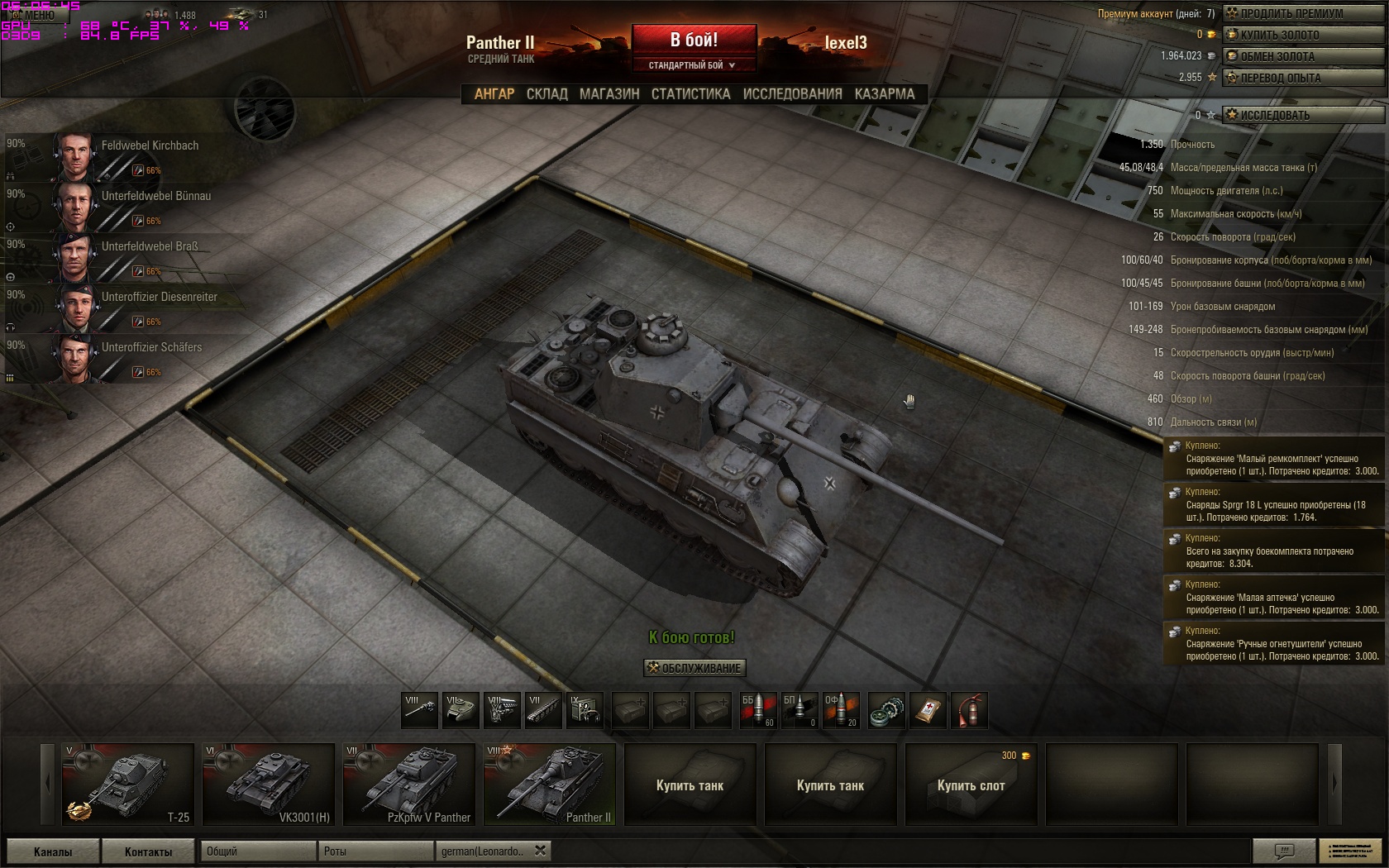Image resolution: width=1389 pixels, height=868 pixels.
Task: Open the Контакты contacts list
Action: (x=149, y=851)
